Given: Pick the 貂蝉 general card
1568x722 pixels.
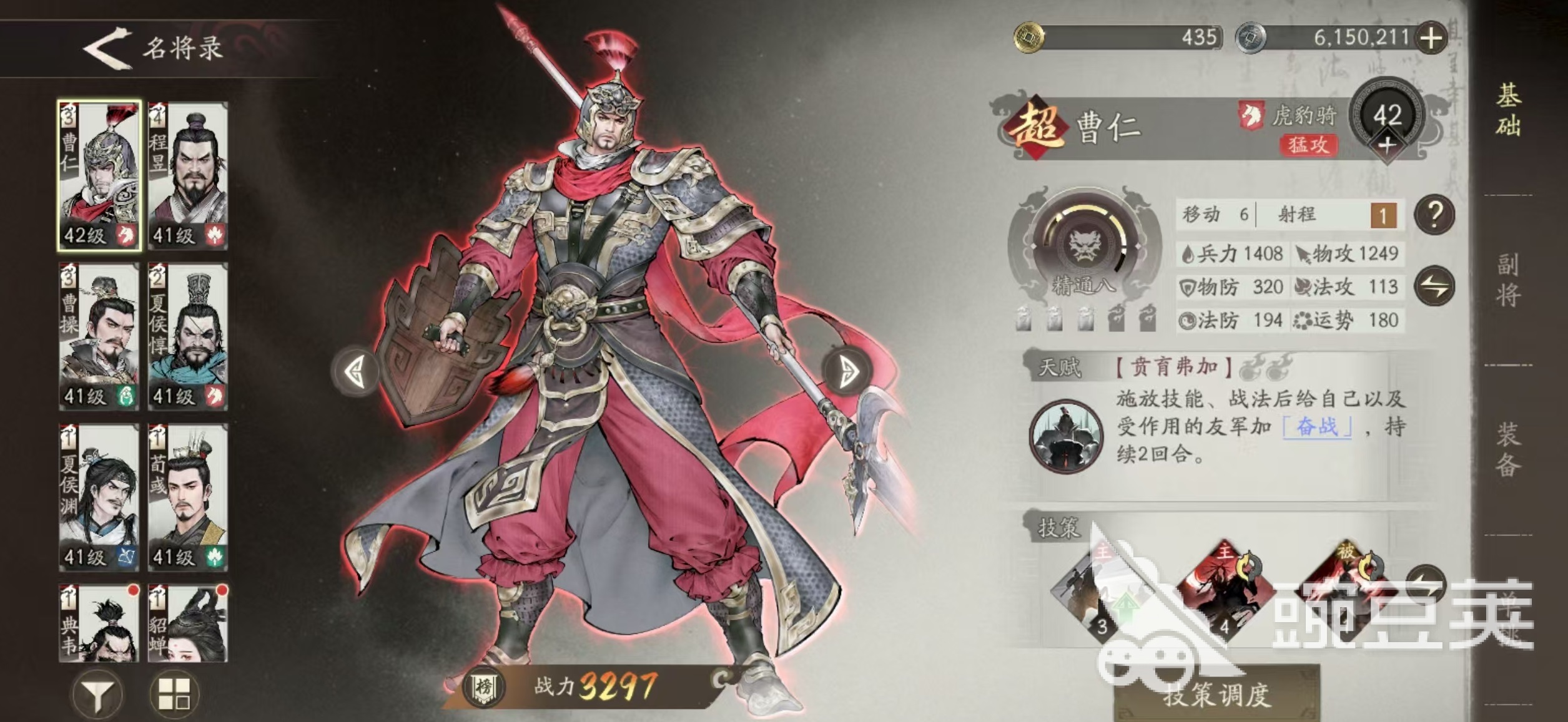Looking at the screenshot, I should 188,623.
